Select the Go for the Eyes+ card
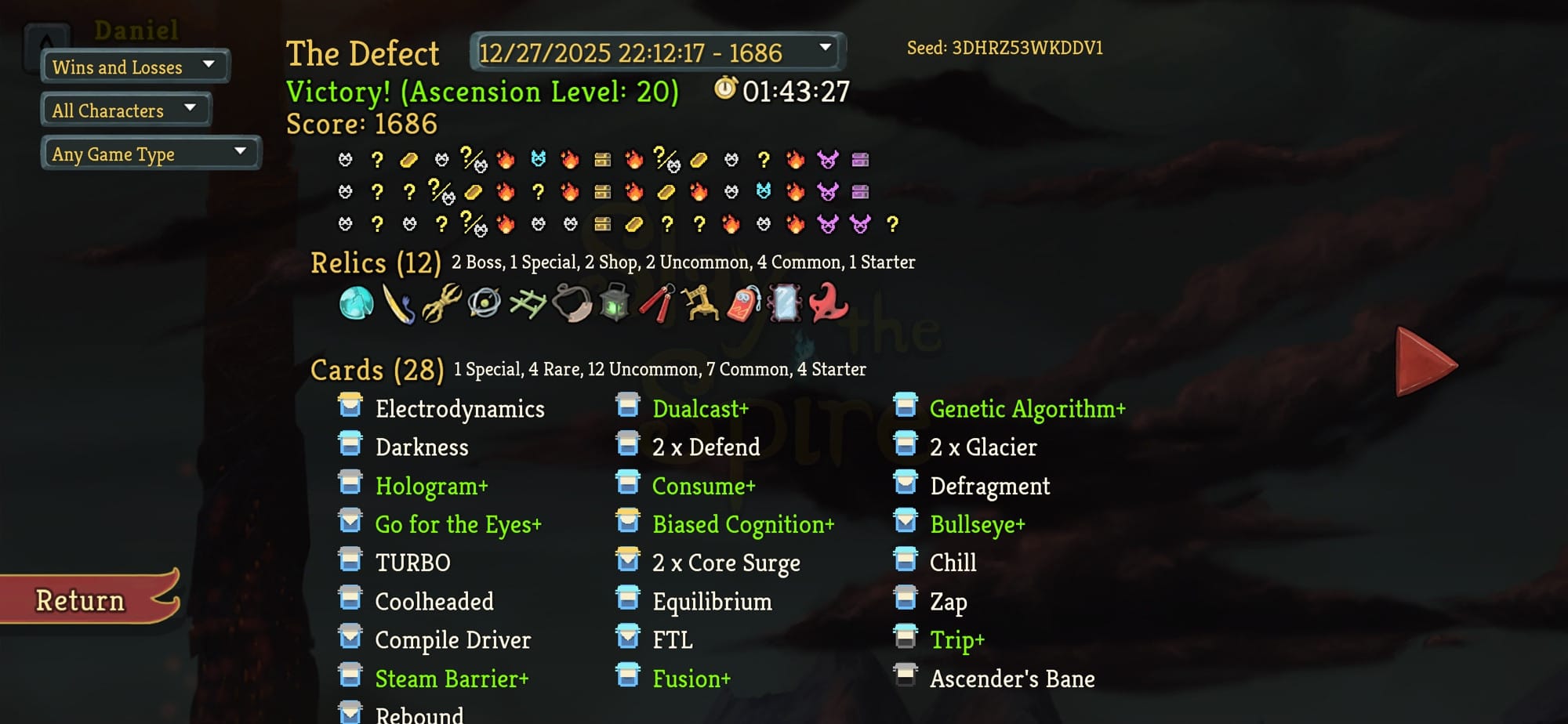Screen dimensions: 1568x724 click(x=458, y=524)
